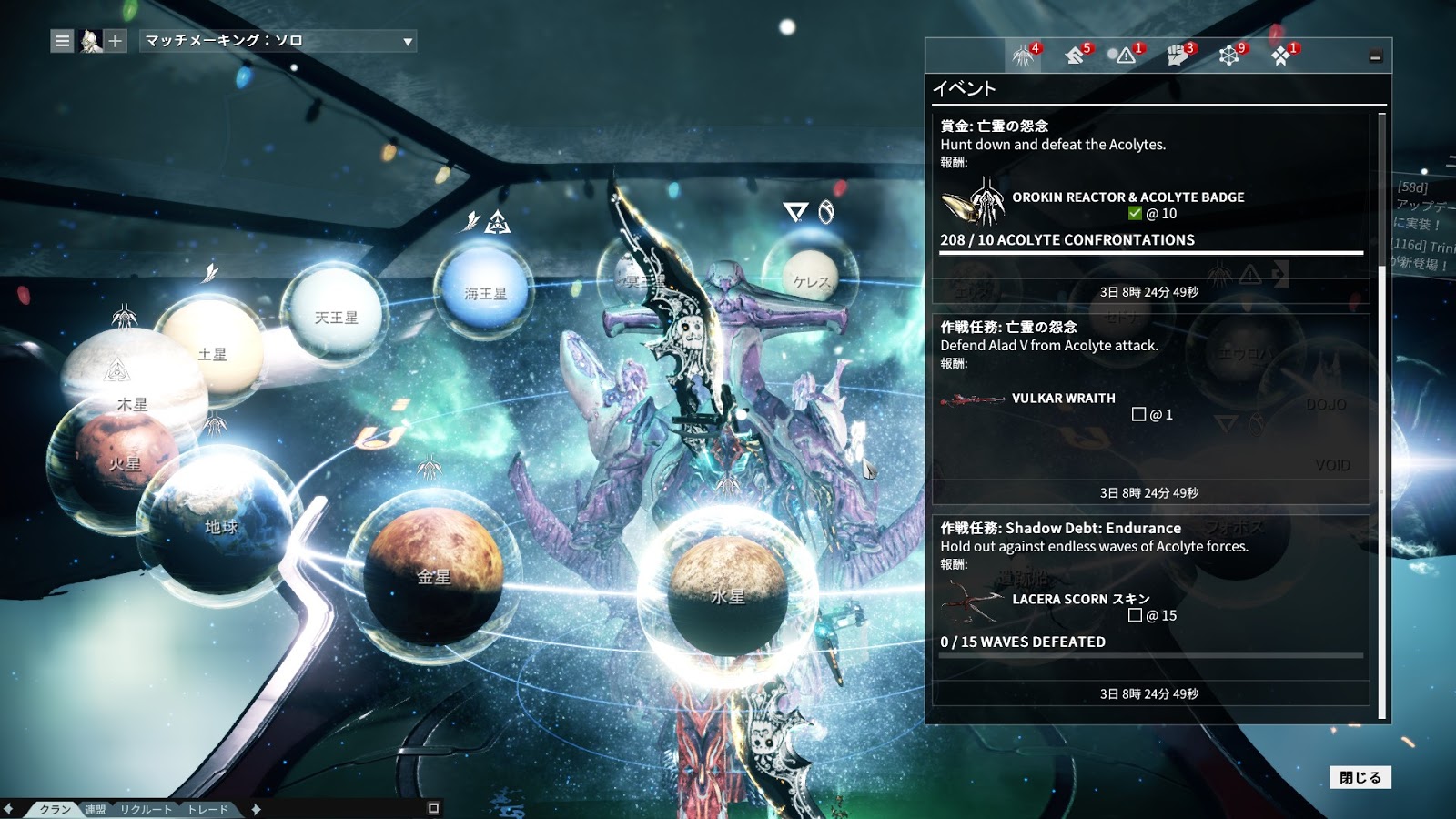Screen dimensions: 1456x819
Task: Select the 土星 (Saturn) planet
Action: (213, 353)
